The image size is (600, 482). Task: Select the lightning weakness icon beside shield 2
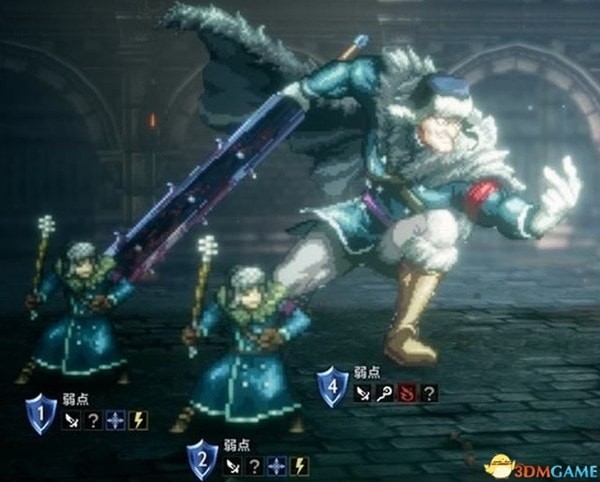pyautogui.click(x=299, y=465)
